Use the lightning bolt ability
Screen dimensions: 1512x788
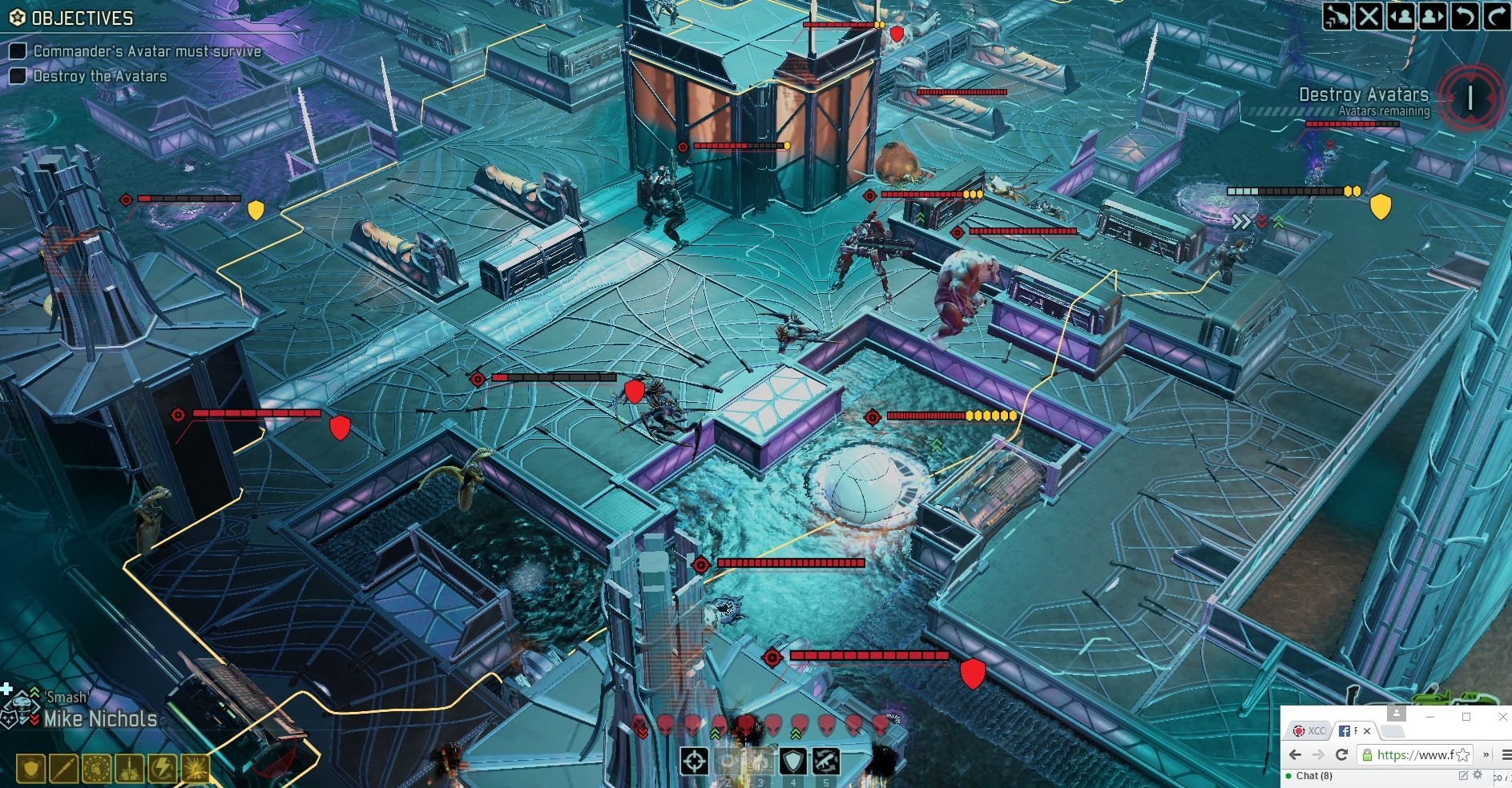(163, 769)
